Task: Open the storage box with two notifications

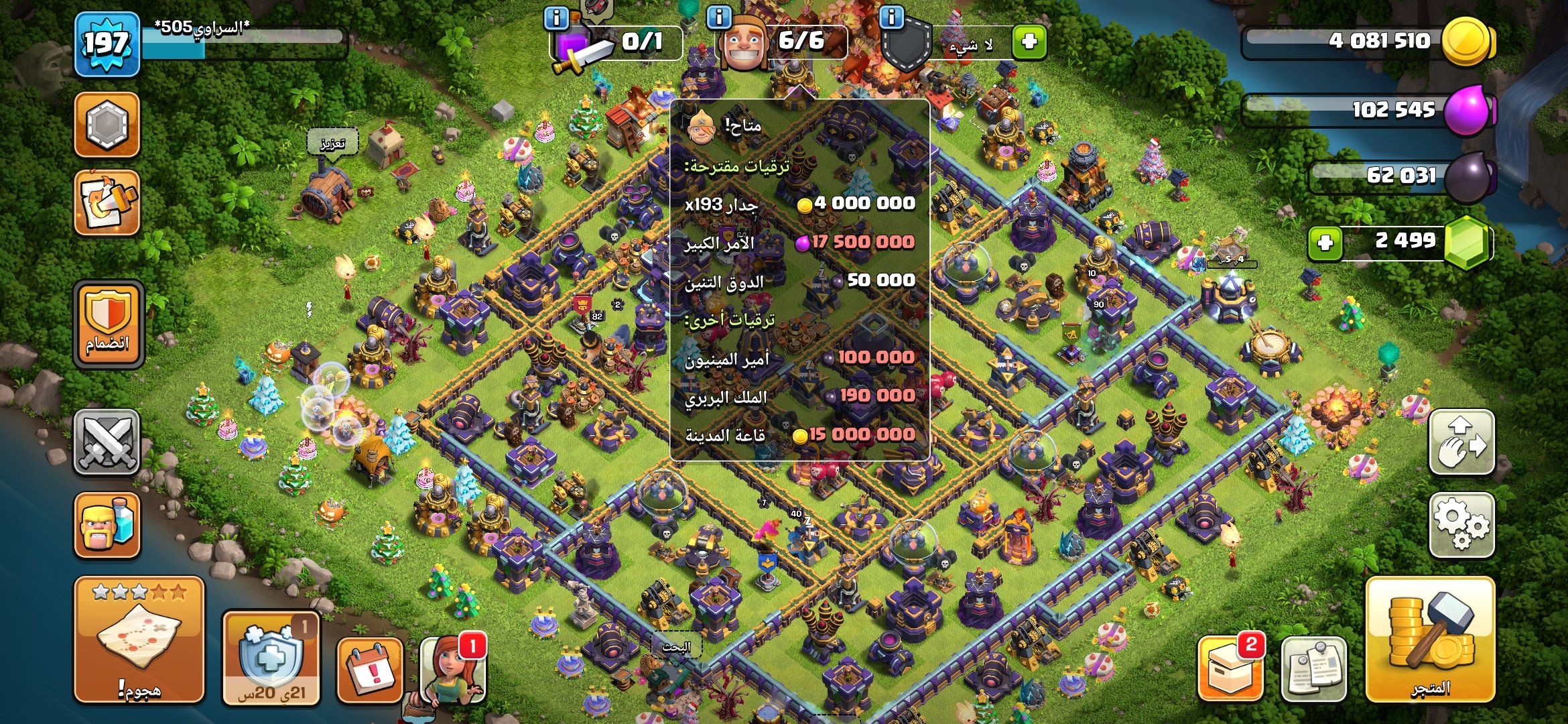Action: coord(1230,668)
